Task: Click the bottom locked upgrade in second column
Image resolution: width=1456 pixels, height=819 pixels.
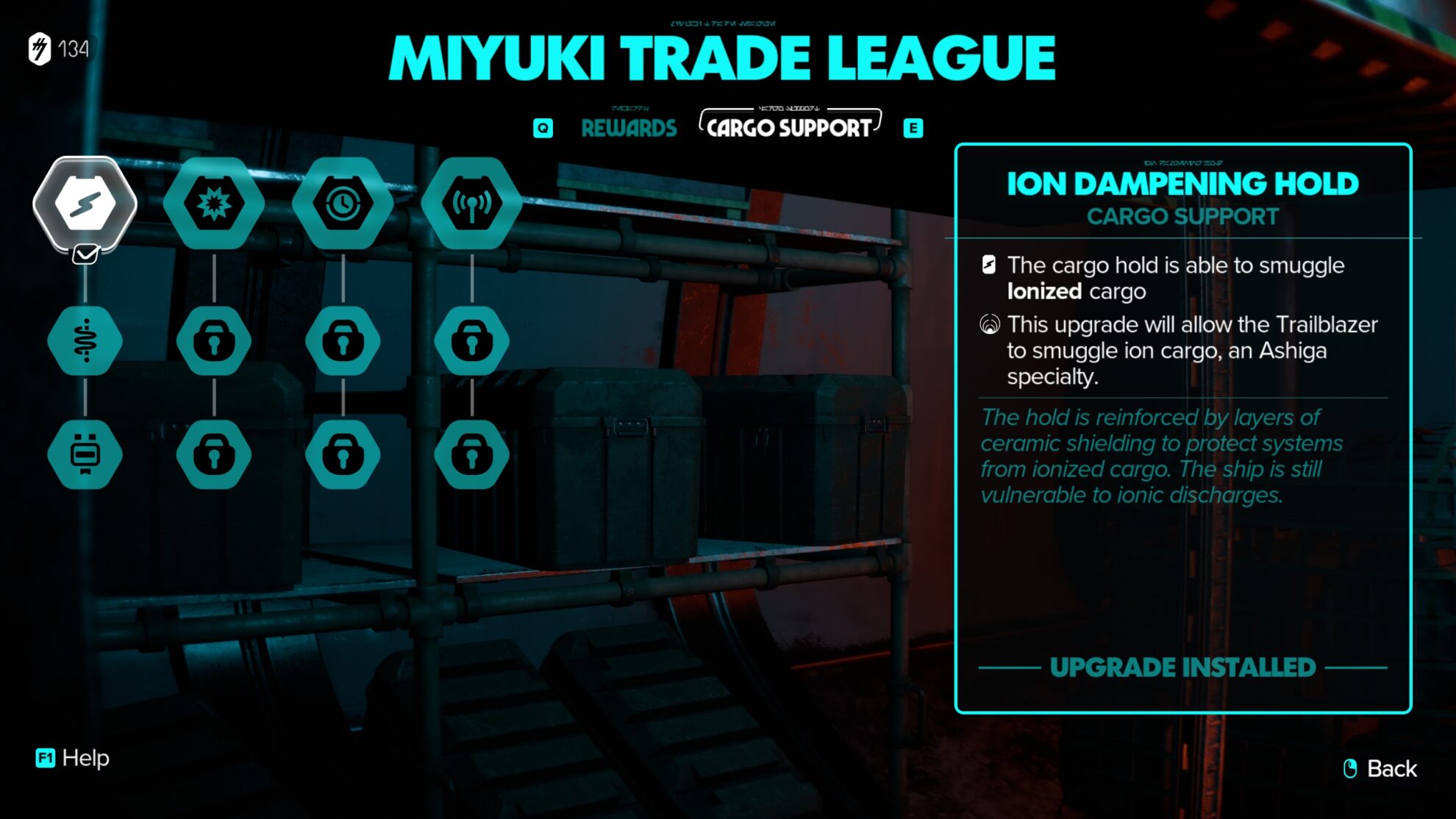Action: pos(214,454)
